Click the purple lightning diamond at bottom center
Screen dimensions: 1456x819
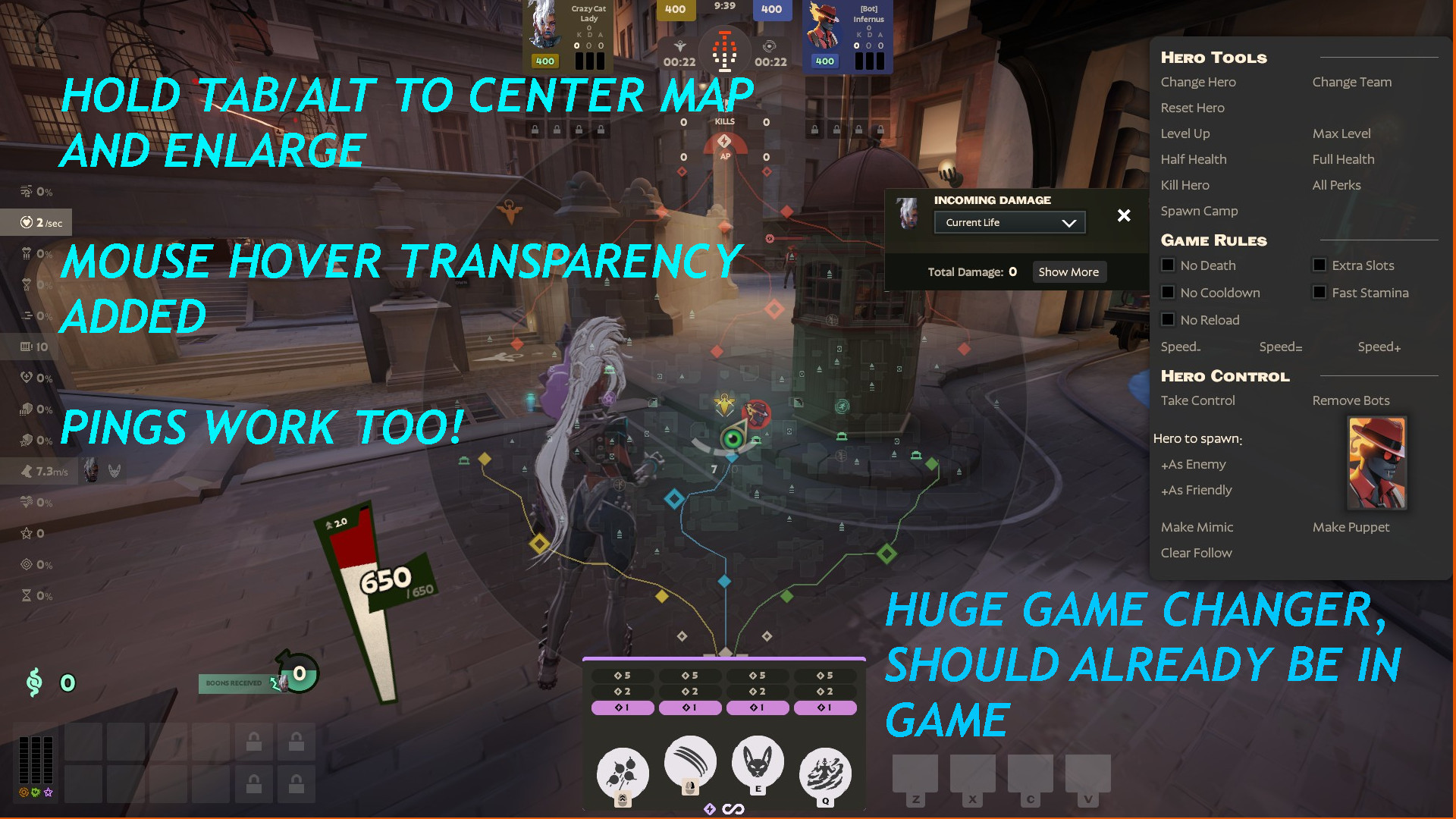(711, 809)
